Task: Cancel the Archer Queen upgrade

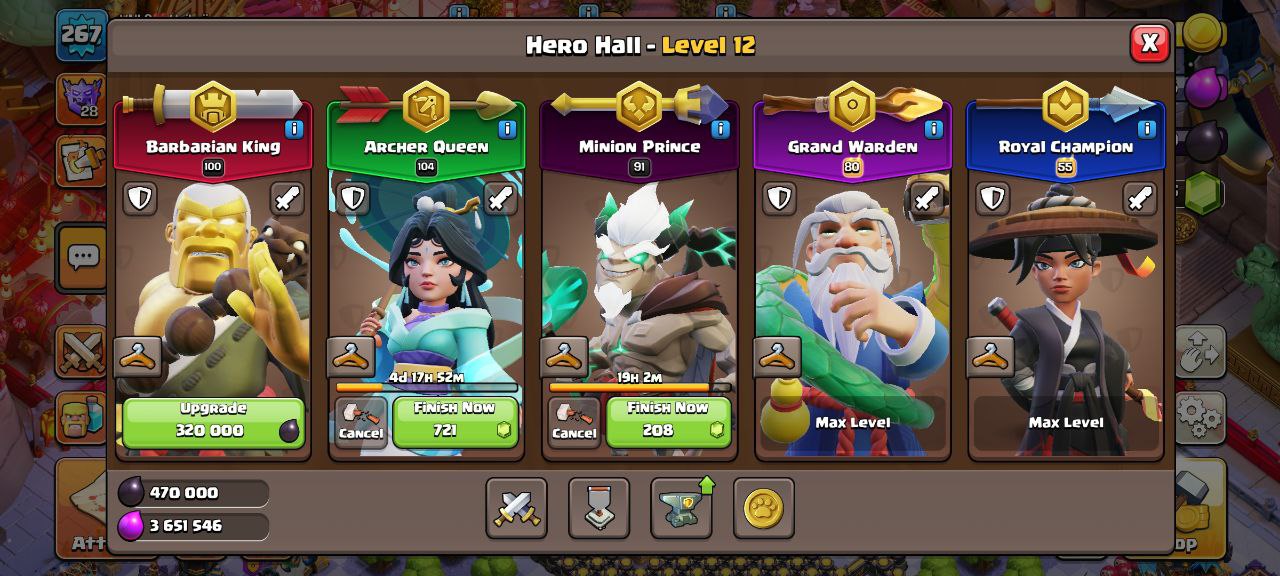Action: pos(360,422)
